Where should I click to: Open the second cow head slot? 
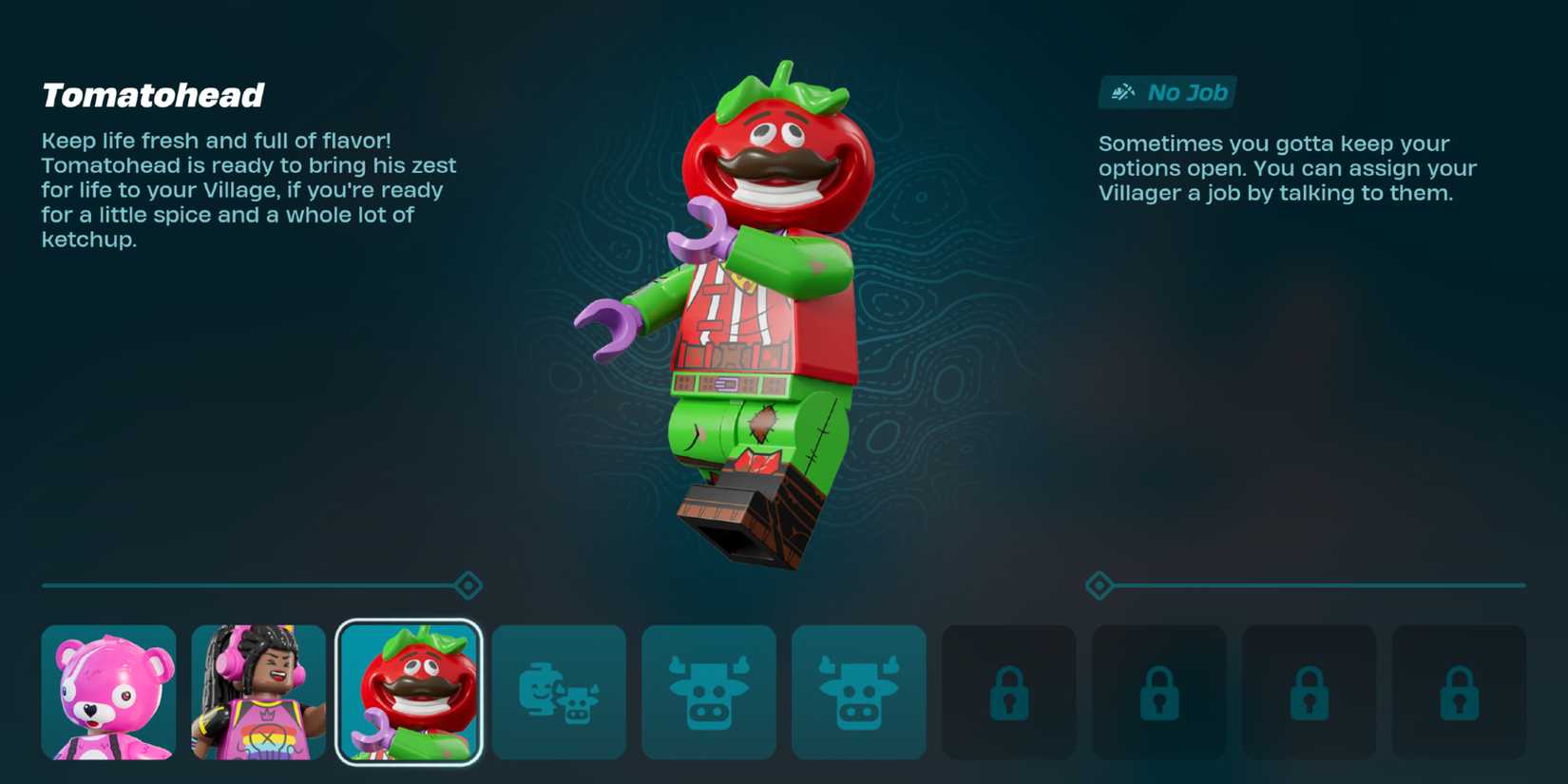(859, 692)
